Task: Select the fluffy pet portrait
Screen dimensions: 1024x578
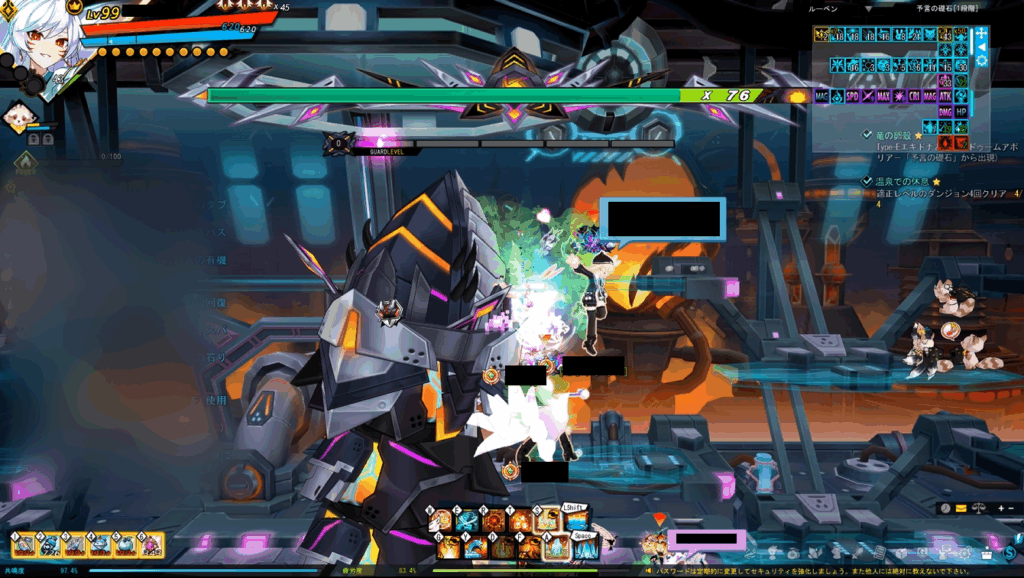Action: (x=19, y=118)
